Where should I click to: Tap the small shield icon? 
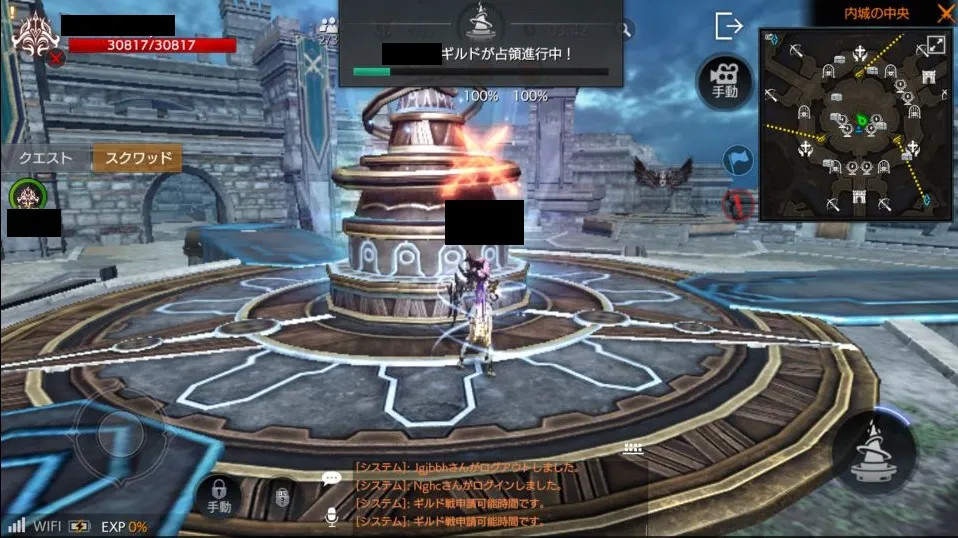(283, 495)
